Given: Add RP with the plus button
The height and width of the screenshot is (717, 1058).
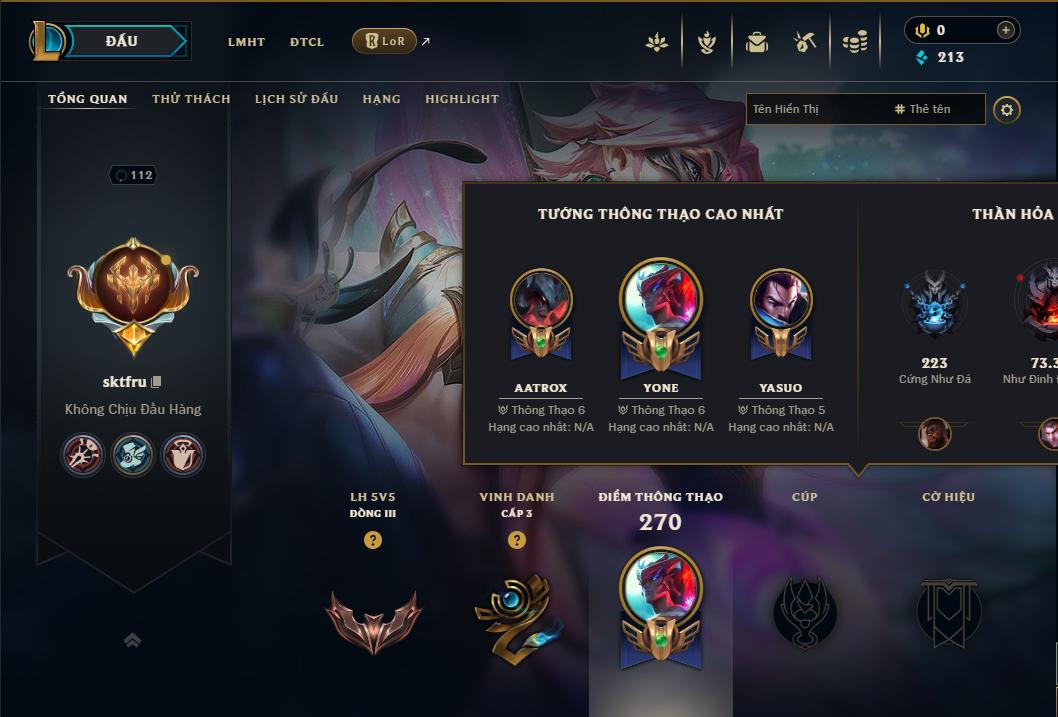Looking at the screenshot, I should point(1006,31).
